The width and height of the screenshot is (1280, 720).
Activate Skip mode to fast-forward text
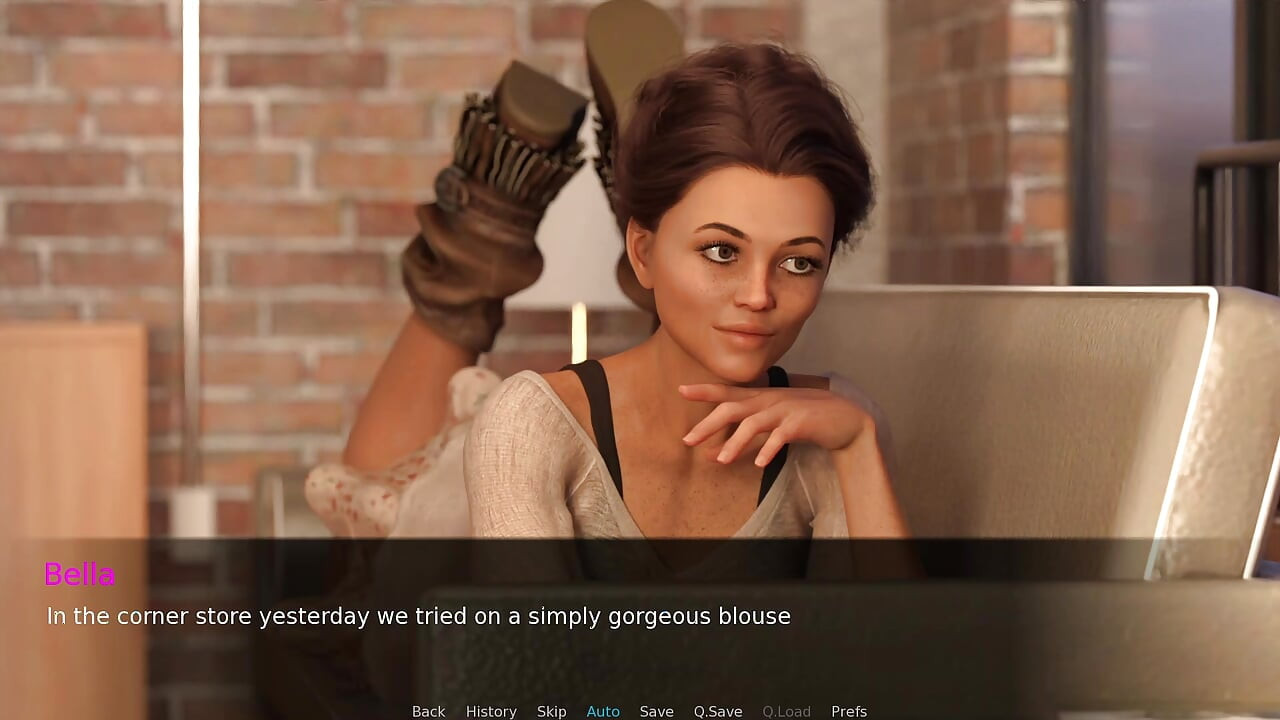pos(552,710)
